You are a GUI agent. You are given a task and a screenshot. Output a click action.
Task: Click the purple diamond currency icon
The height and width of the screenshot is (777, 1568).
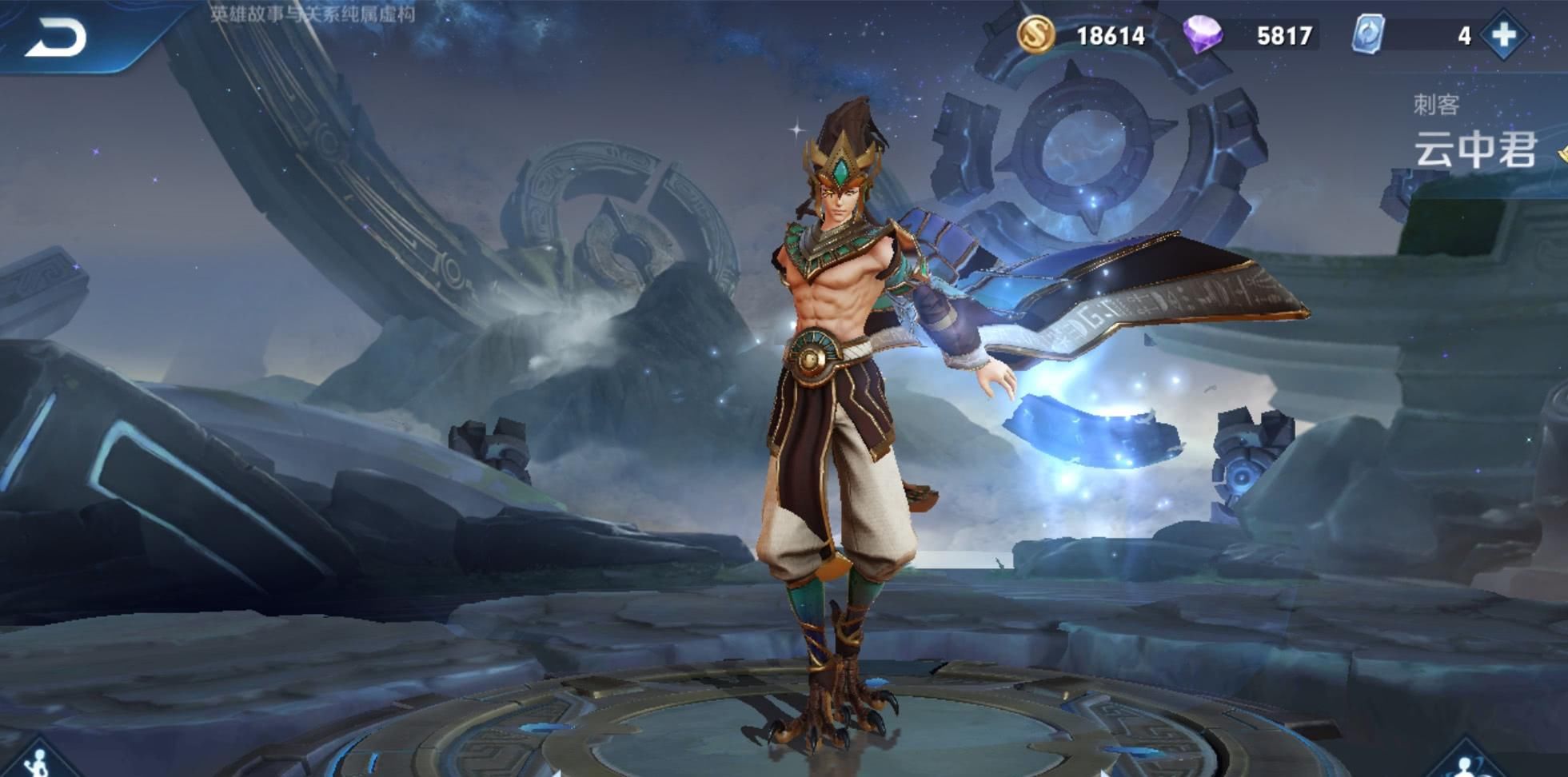(x=1203, y=35)
